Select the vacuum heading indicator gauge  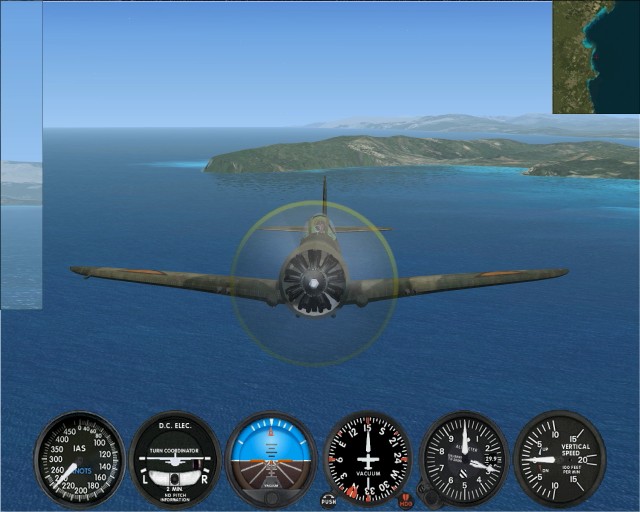[368, 460]
